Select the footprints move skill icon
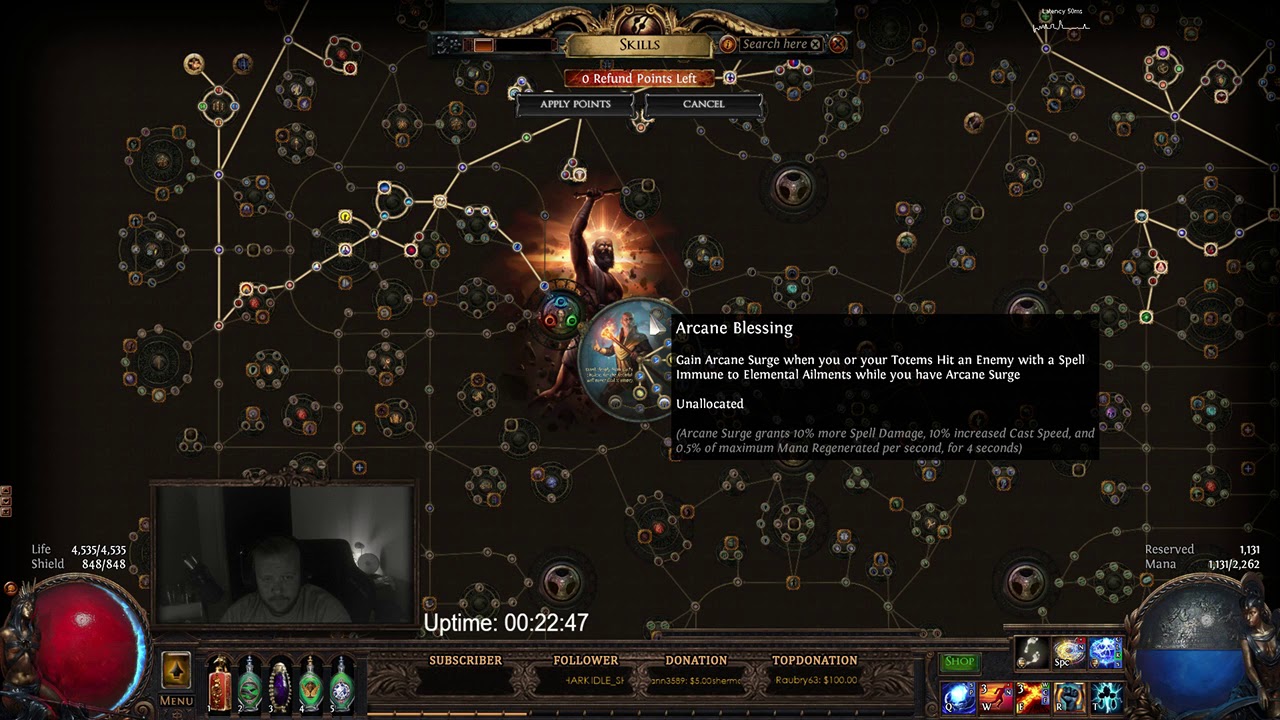Screen dimensions: 1280x720 (x=1031, y=653)
